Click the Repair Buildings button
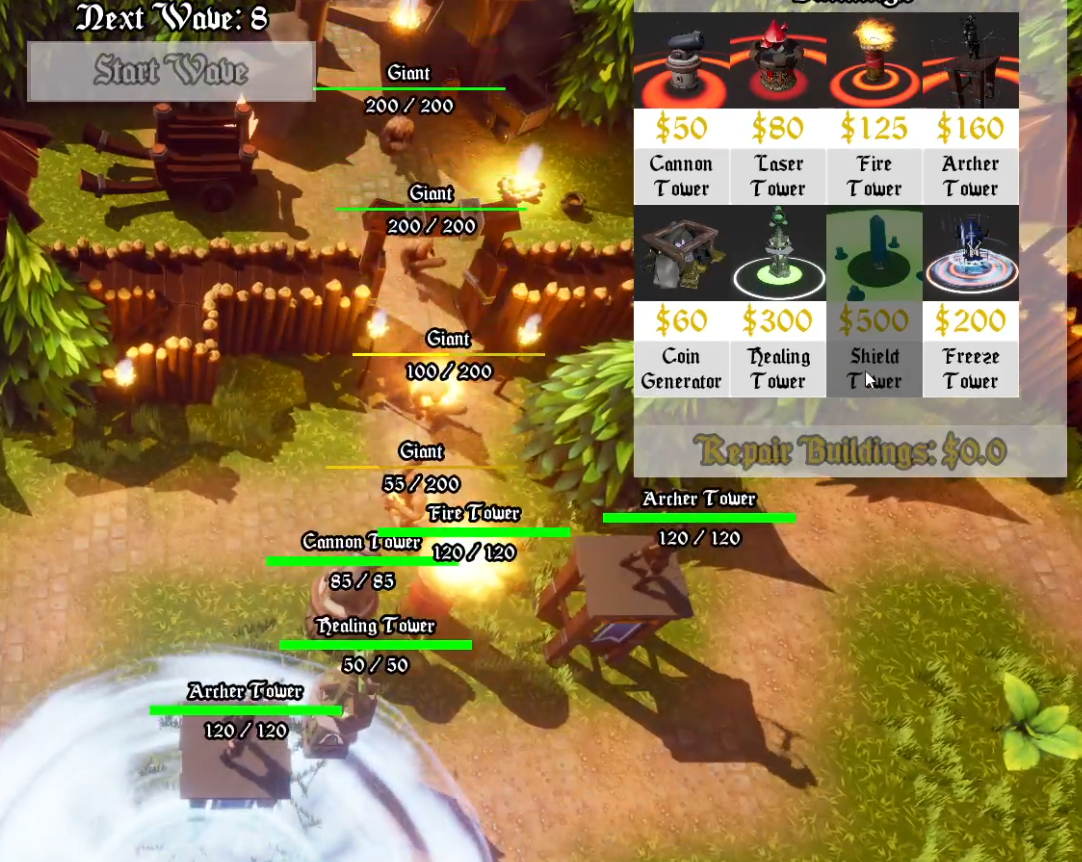 click(850, 451)
